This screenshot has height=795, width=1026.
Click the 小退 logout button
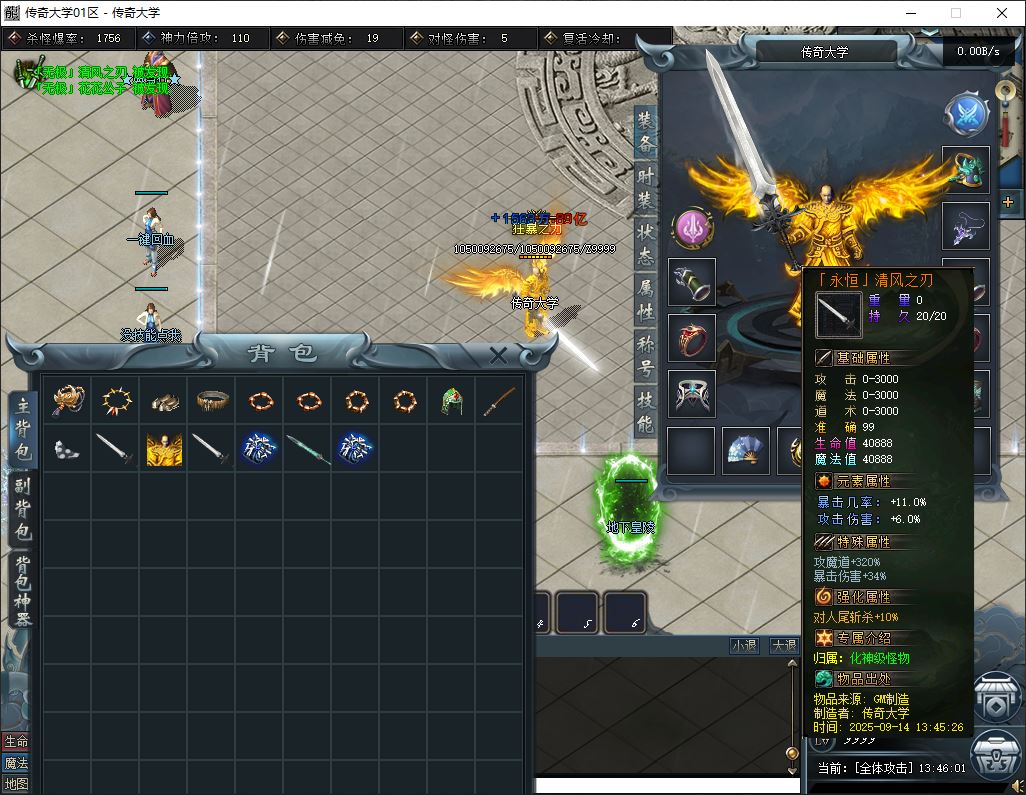point(745,646)
